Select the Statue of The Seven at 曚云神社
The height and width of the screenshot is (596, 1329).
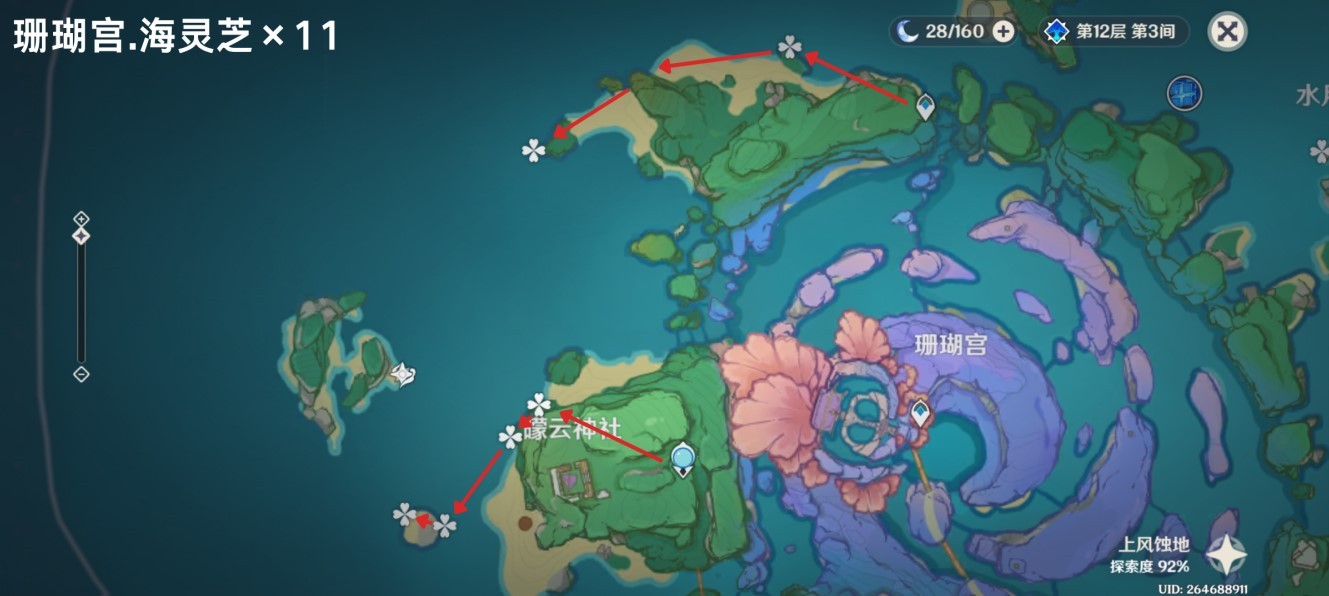click(683, 459)
